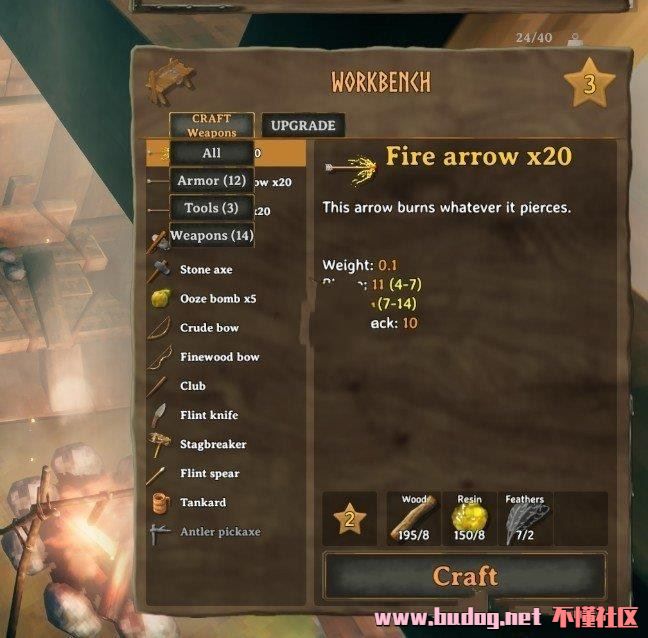
Task: Pick the Tankard recipe
Action: (x=203, y=502)
